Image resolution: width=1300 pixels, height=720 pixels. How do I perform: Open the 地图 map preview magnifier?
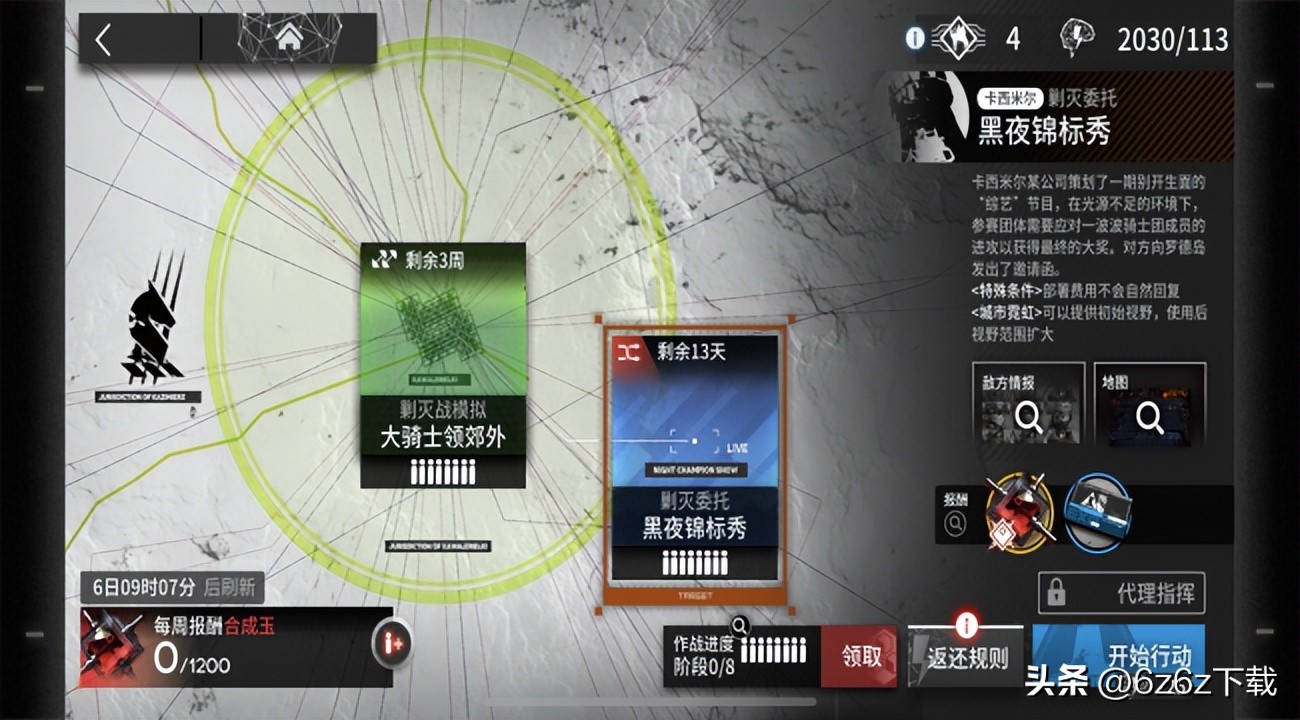[1151, 420]
